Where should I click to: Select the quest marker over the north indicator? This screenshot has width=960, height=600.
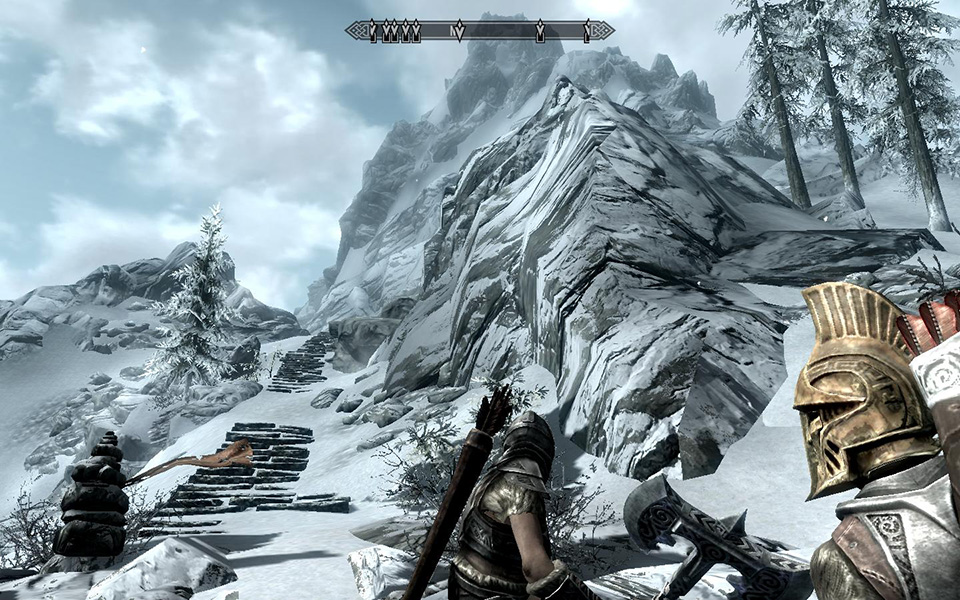coord(459,31)
